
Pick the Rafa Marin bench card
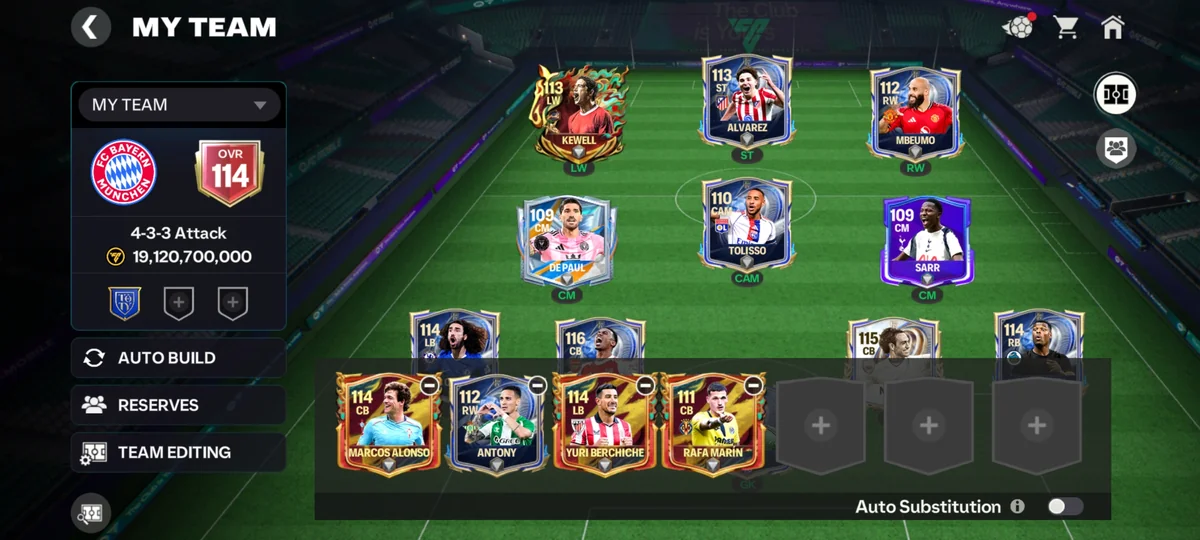[712, 424]
